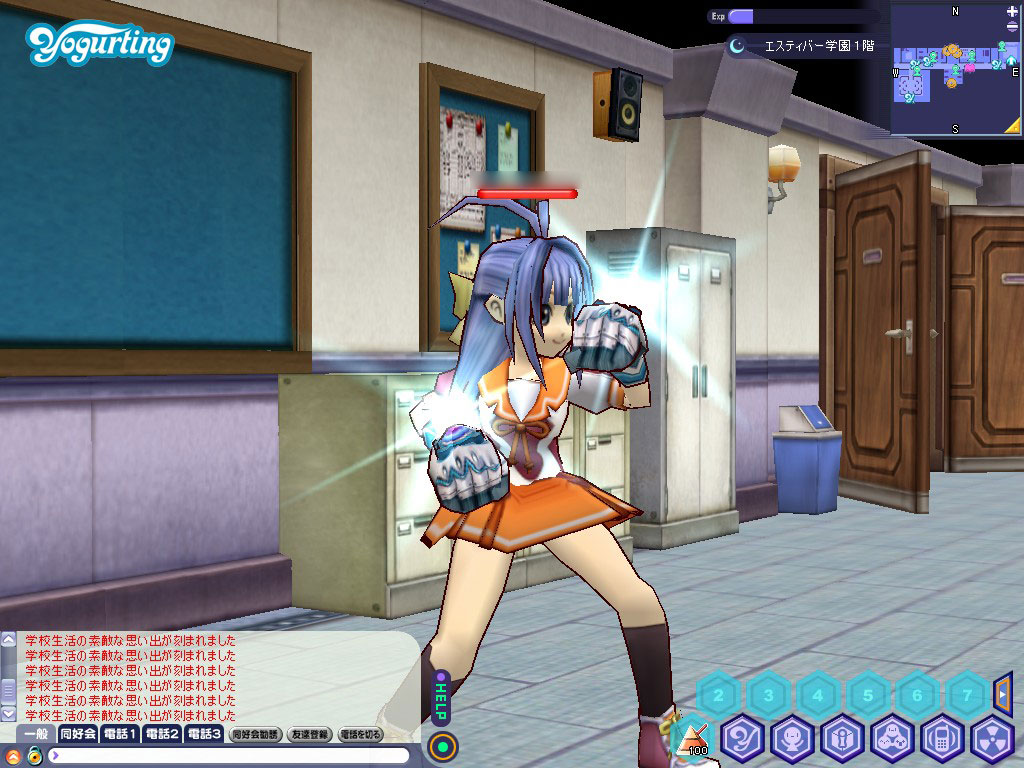Open the HELP button
1024x768 pixels.
(x=439, y=696)
